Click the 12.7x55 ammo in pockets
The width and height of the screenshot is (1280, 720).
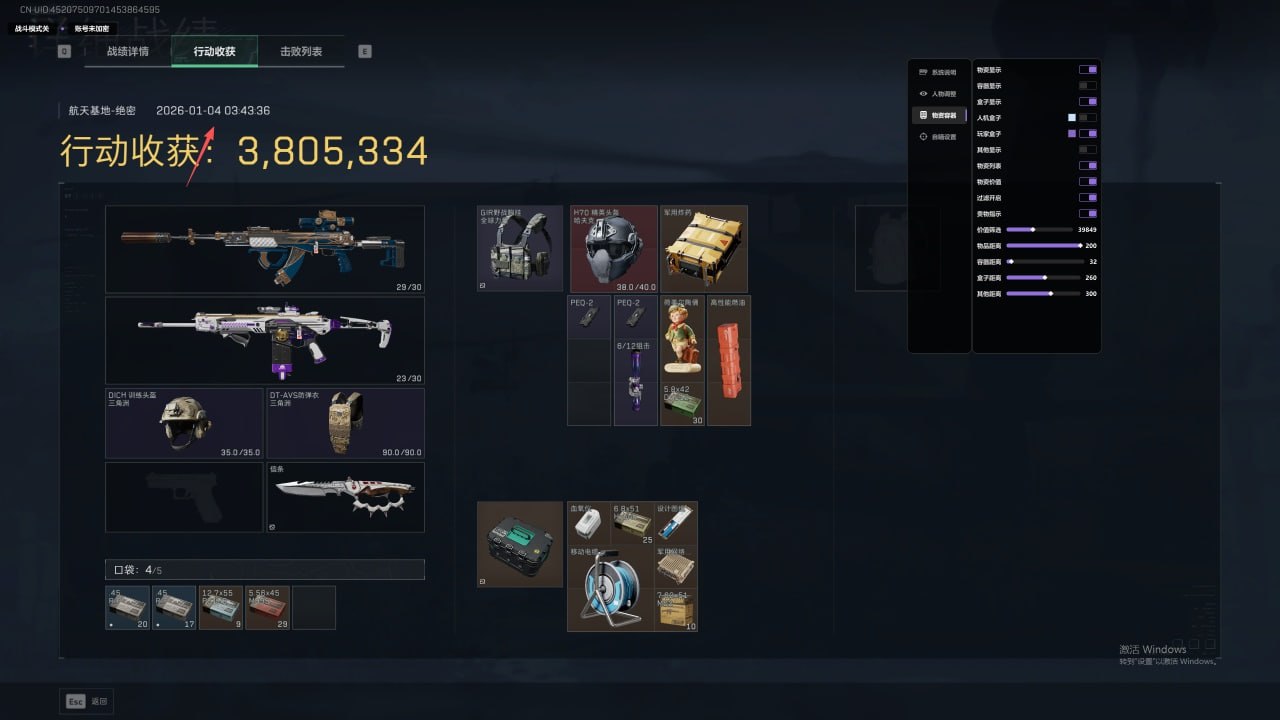tap(221, 607)
